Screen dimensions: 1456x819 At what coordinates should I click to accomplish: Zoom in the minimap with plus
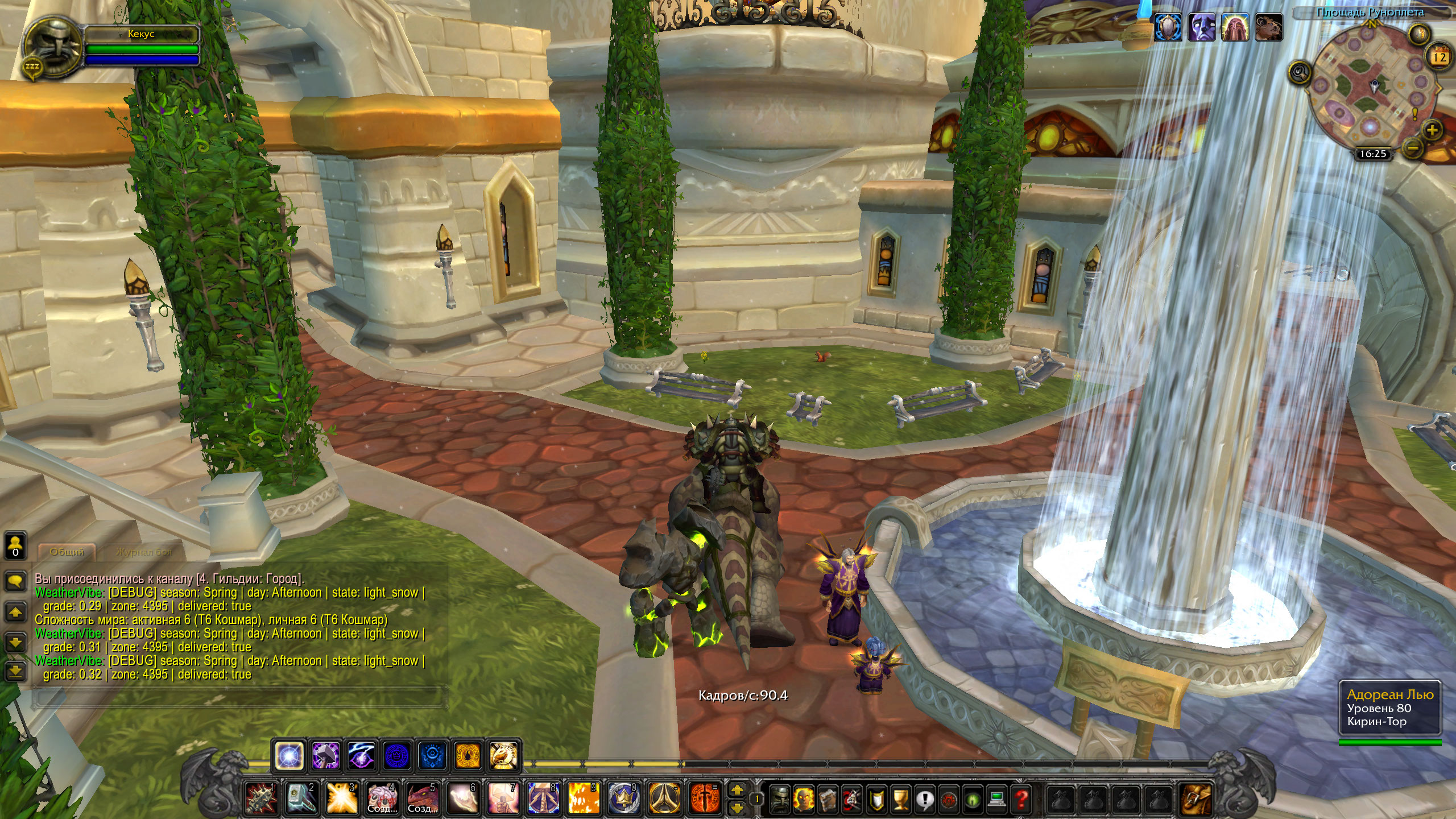click(x=1432, y=130)
